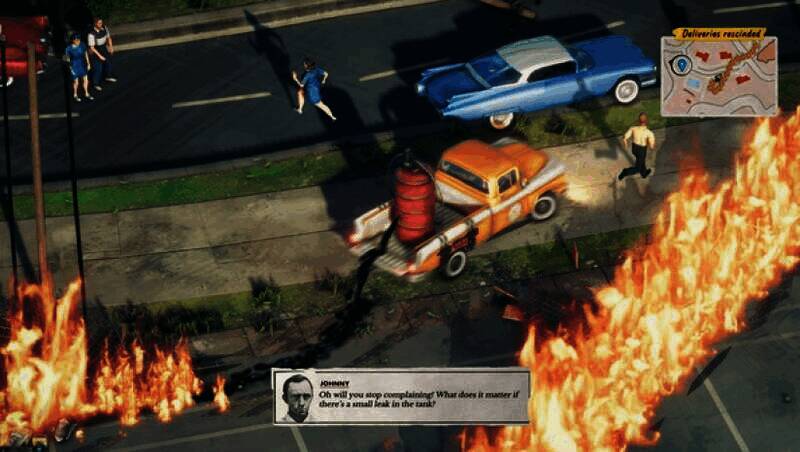Click the blue location pin on the minimap
Screen dimensions: 800x452
pos(682,65)
